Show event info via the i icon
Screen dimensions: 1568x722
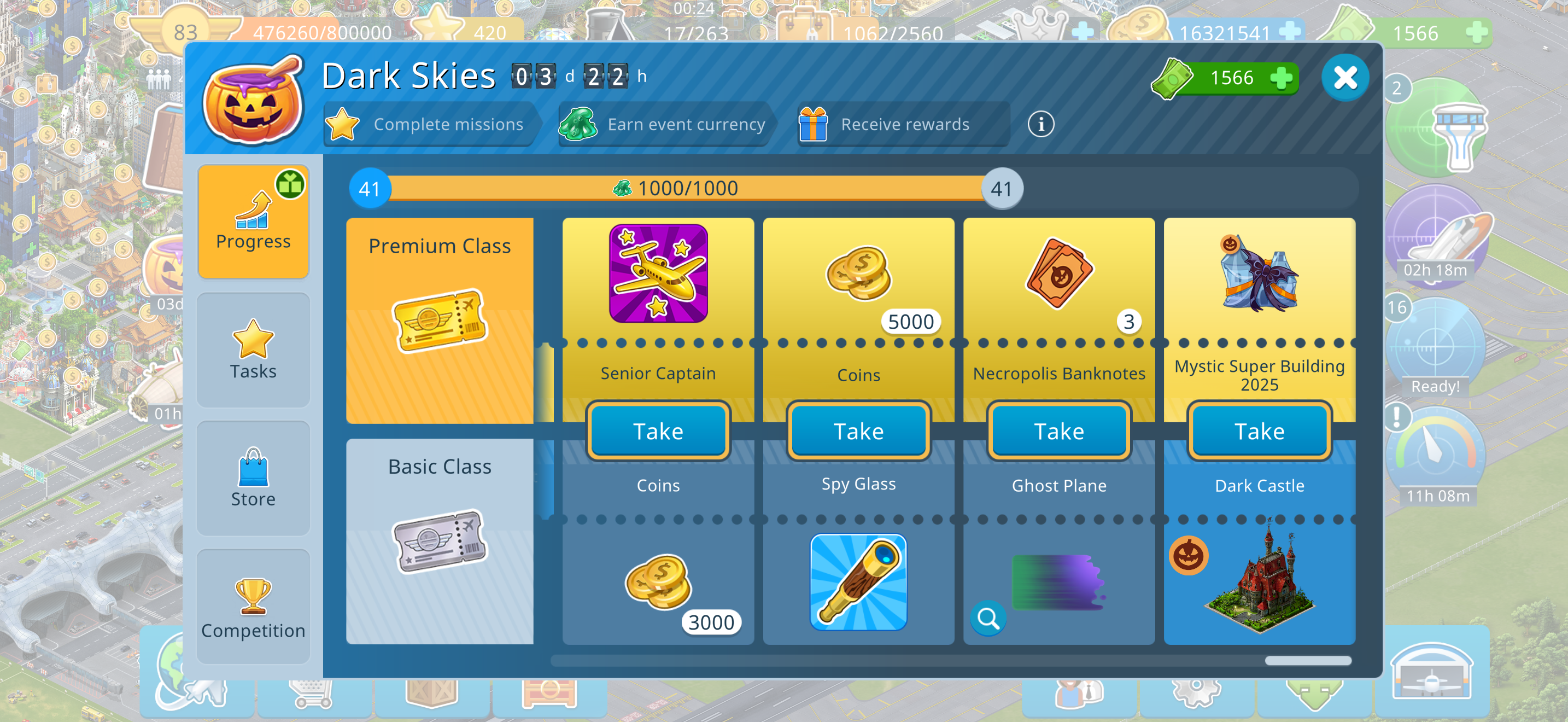point(1041,124)
